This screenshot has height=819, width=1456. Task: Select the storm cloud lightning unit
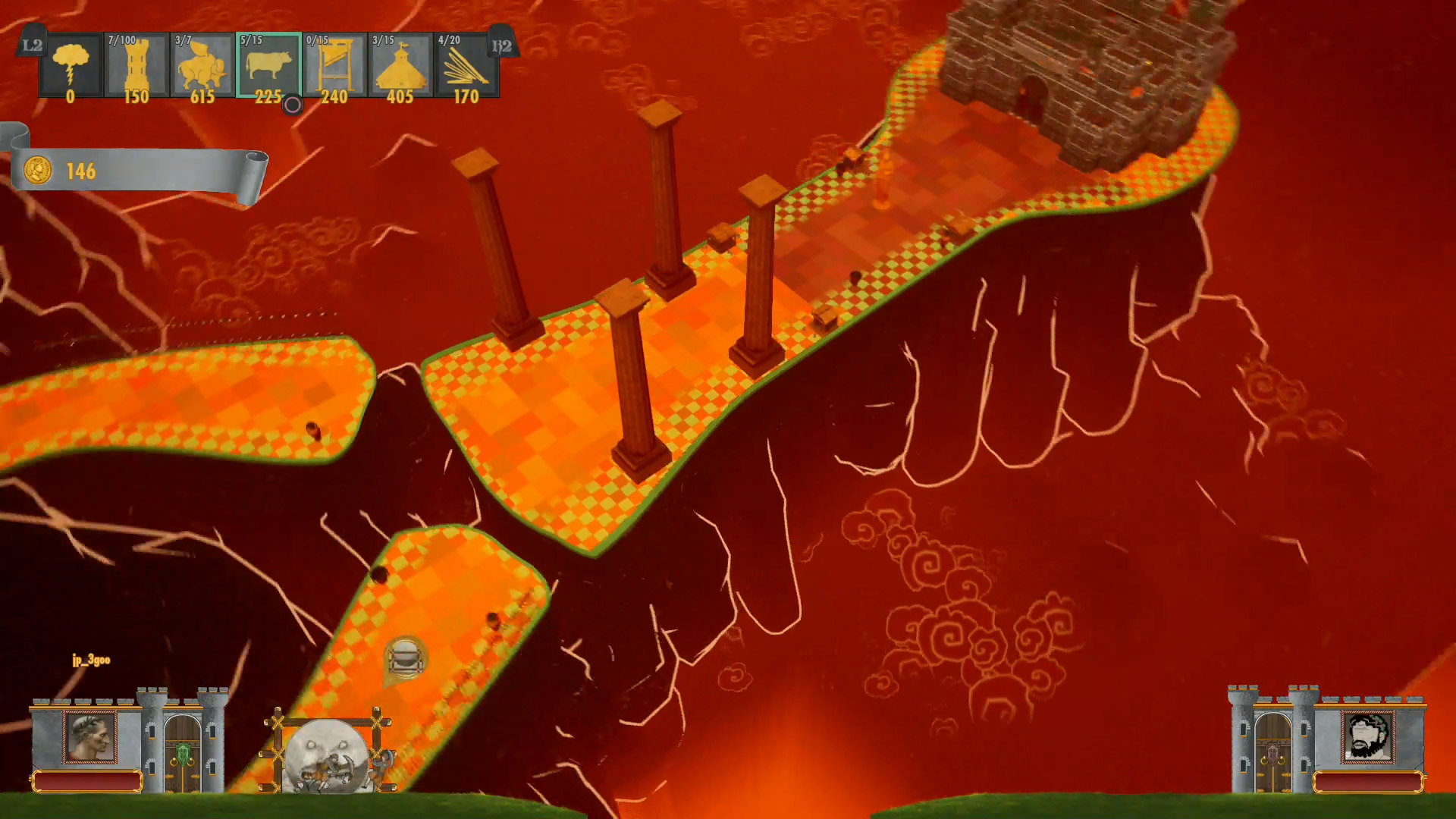71,66
